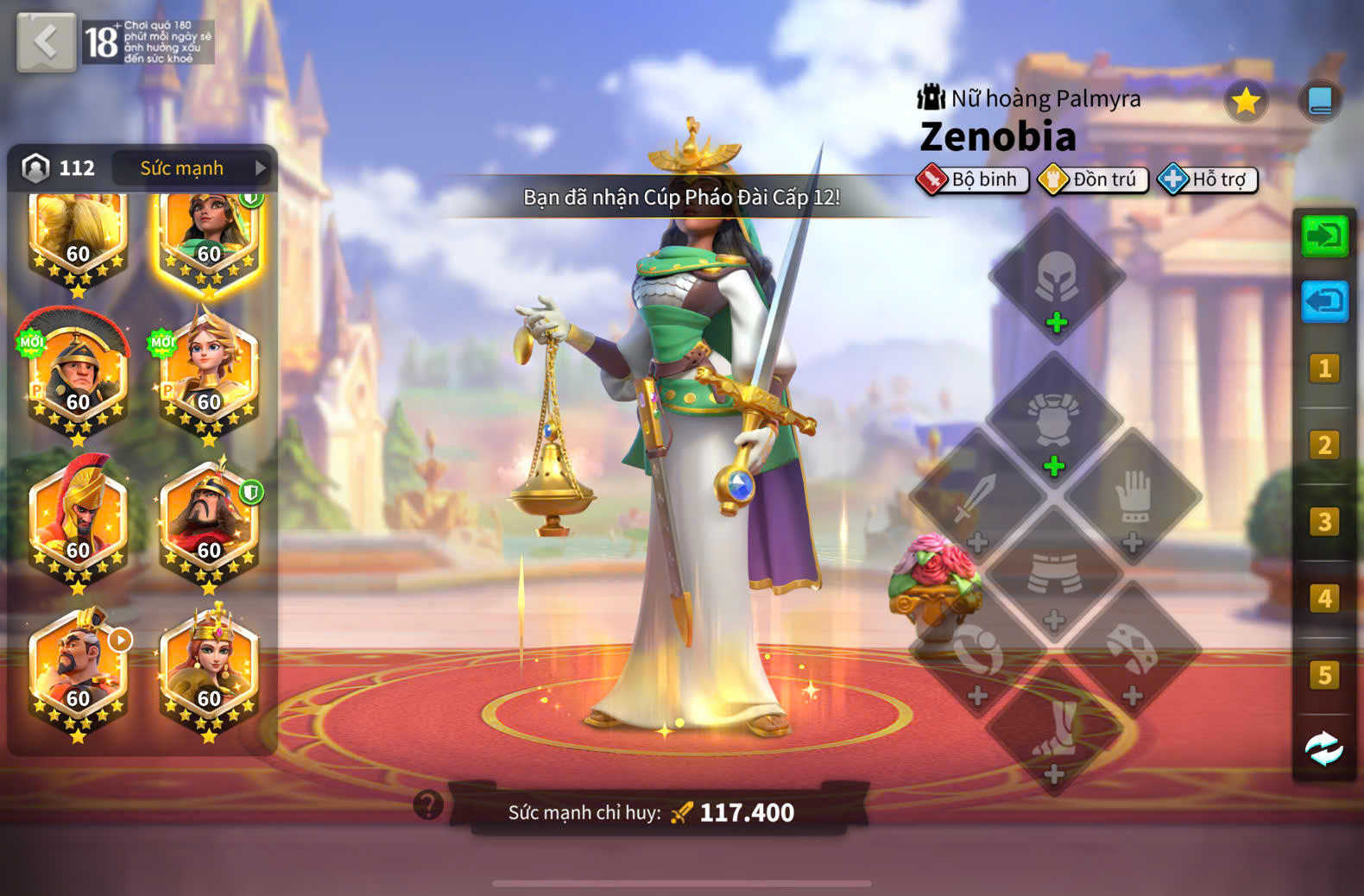The image size is (1364, 896).
Task: Open the empty gloves slot
Action: pos(1133,501)
